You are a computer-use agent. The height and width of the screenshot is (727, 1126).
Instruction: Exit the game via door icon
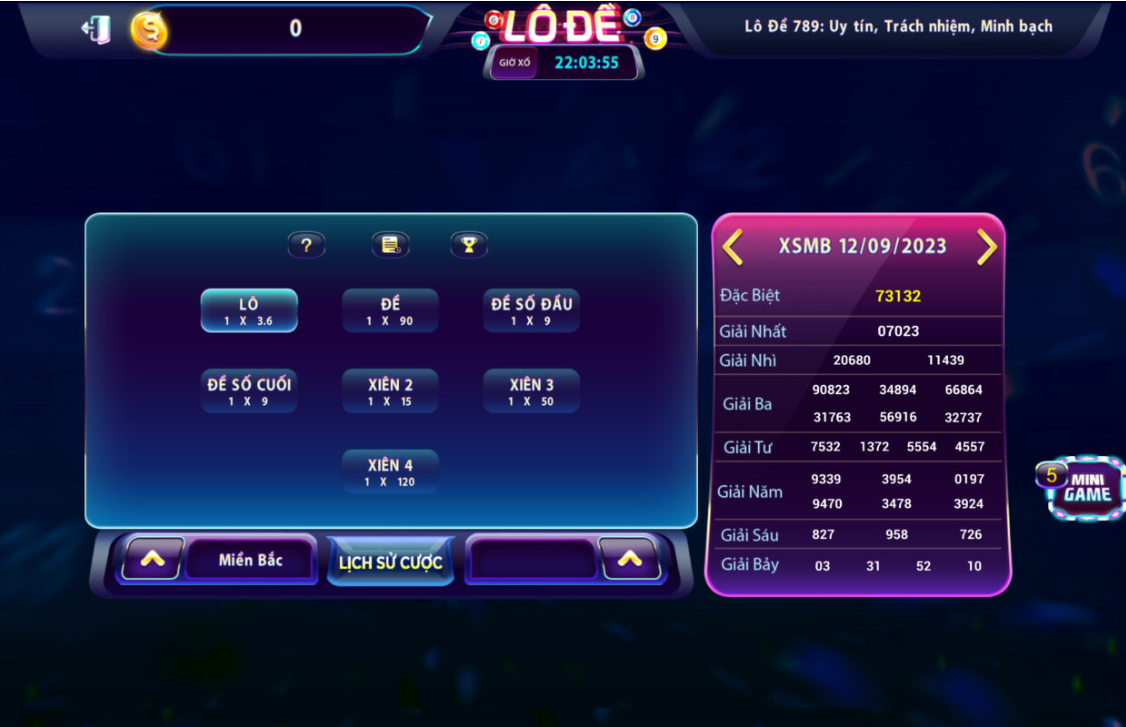point(97,29)
